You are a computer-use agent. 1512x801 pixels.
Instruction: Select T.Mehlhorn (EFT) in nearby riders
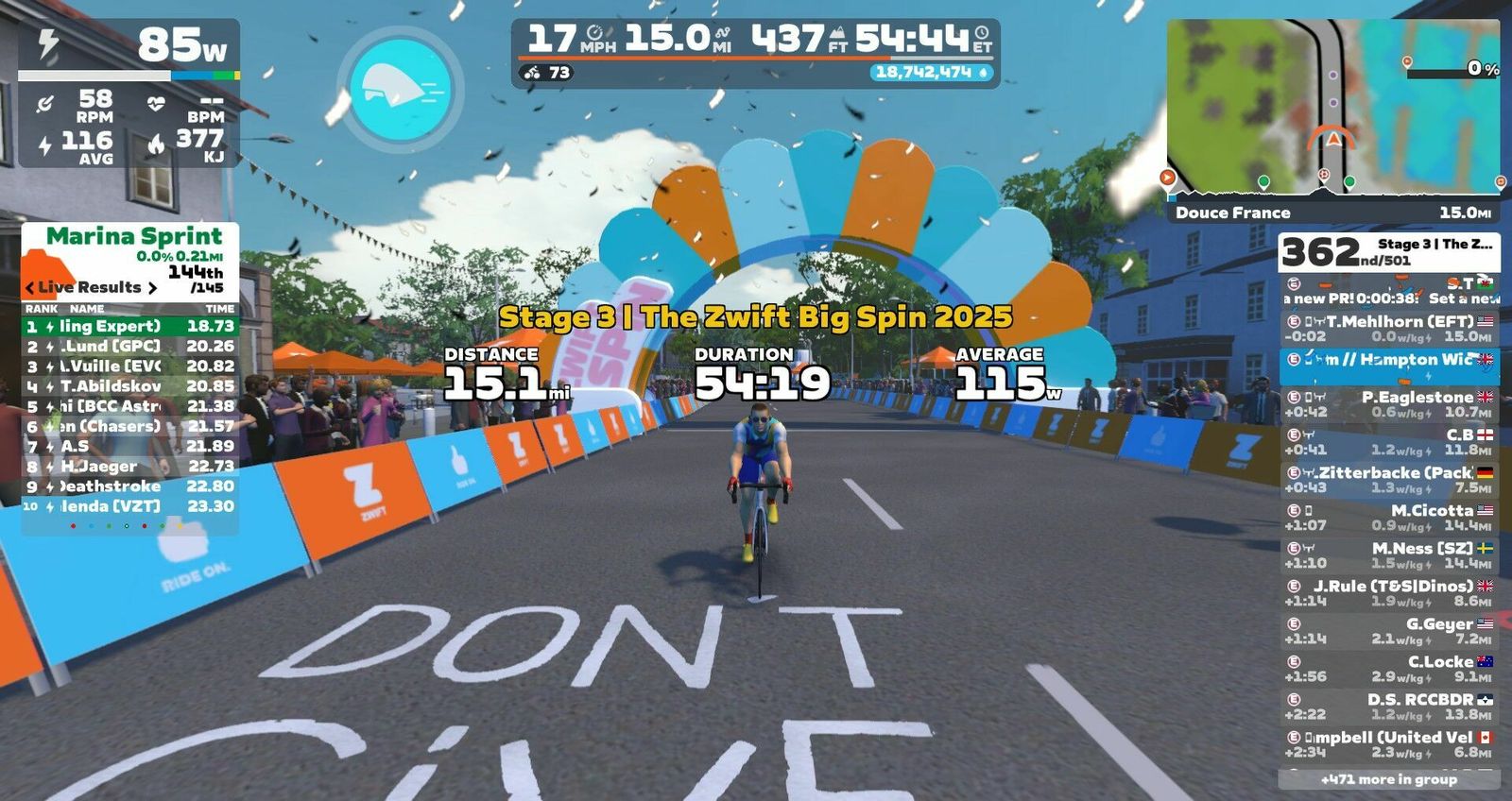point(1388,329)
